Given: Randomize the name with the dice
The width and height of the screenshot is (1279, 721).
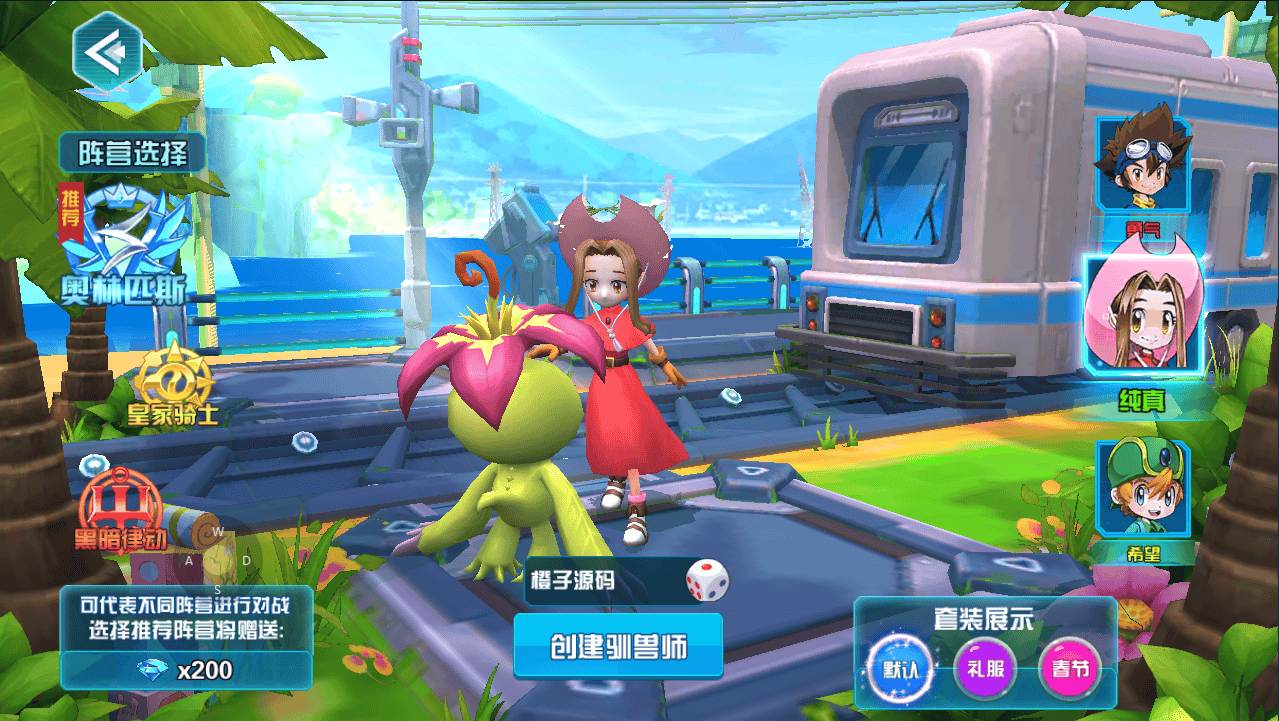Looking at the screenshot, I should click(706, 581).
